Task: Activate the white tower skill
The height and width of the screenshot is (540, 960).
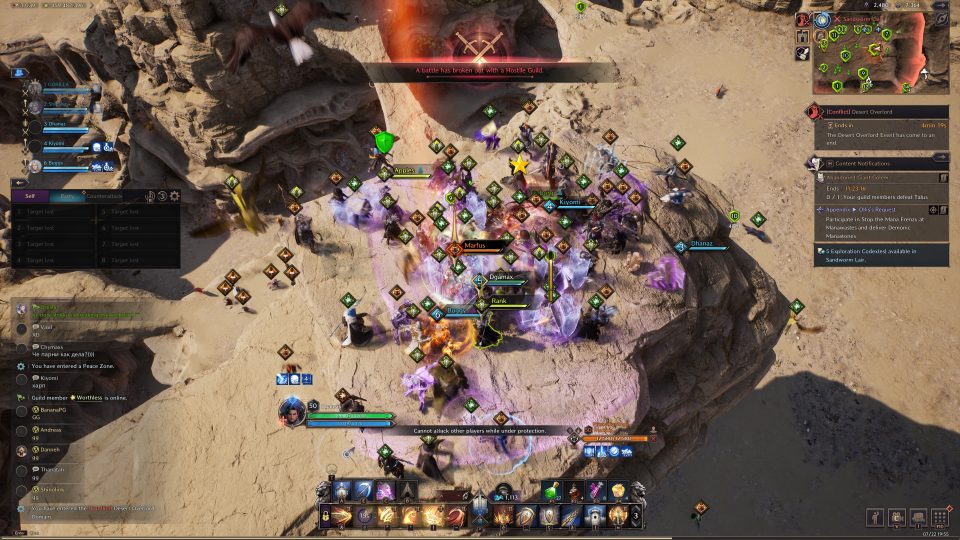Action: pos(595,516)
